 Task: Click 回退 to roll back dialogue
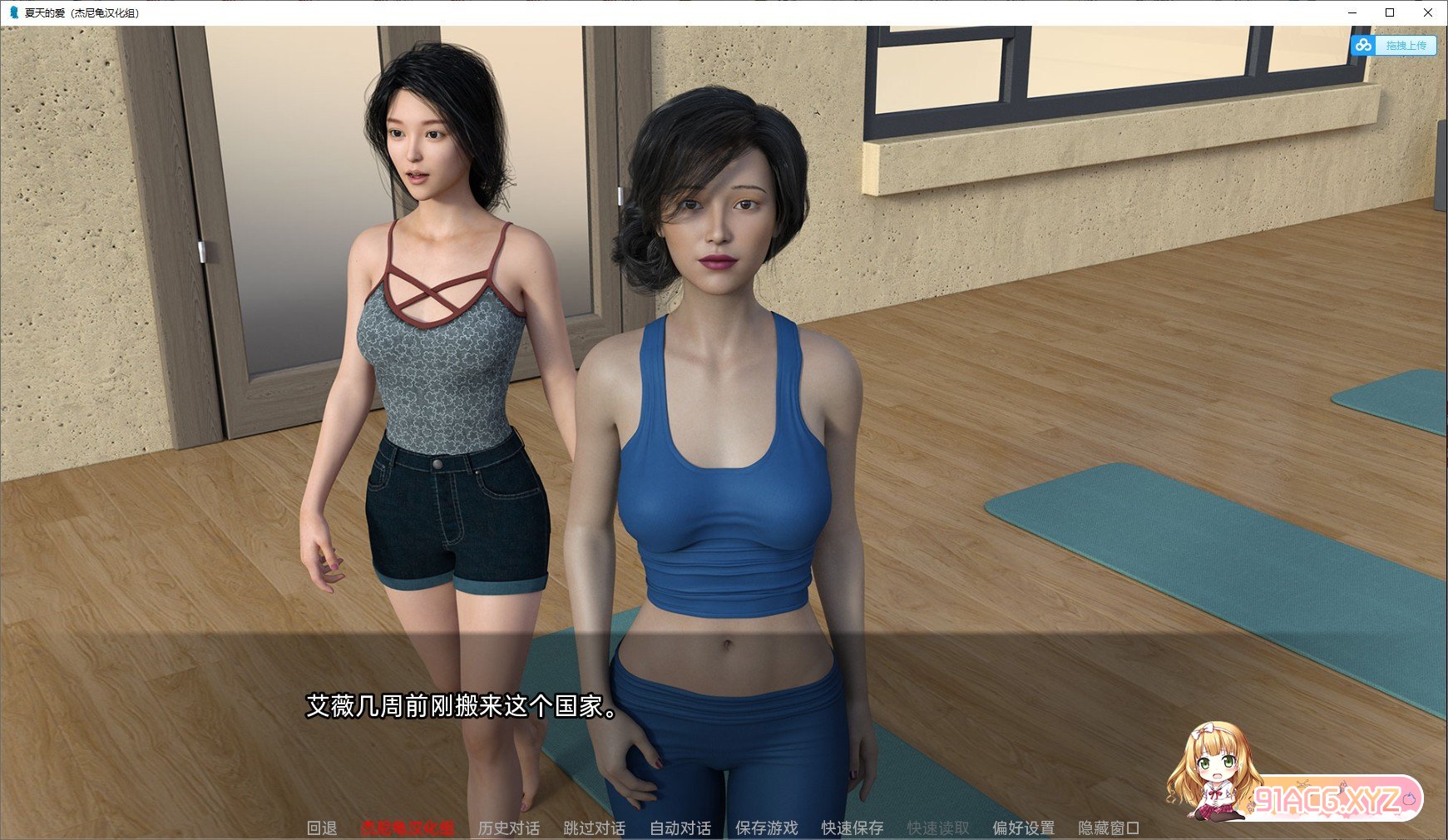(323, 828)
